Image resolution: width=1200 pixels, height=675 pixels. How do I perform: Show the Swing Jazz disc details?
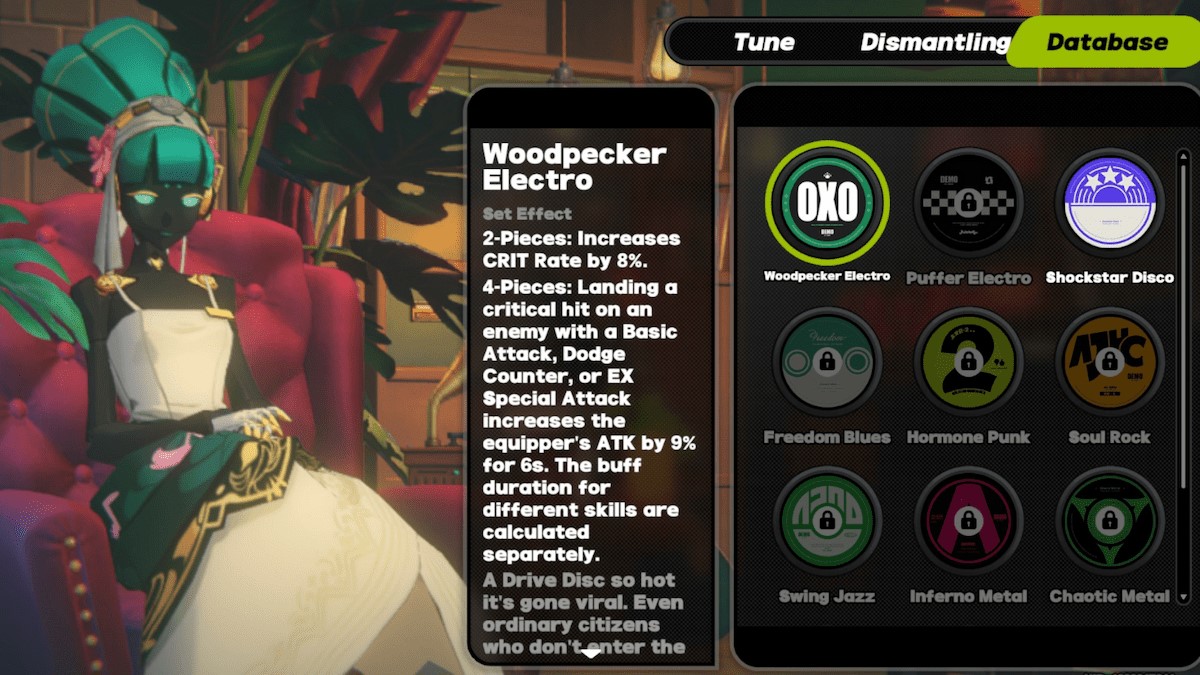tap(827, 522)
